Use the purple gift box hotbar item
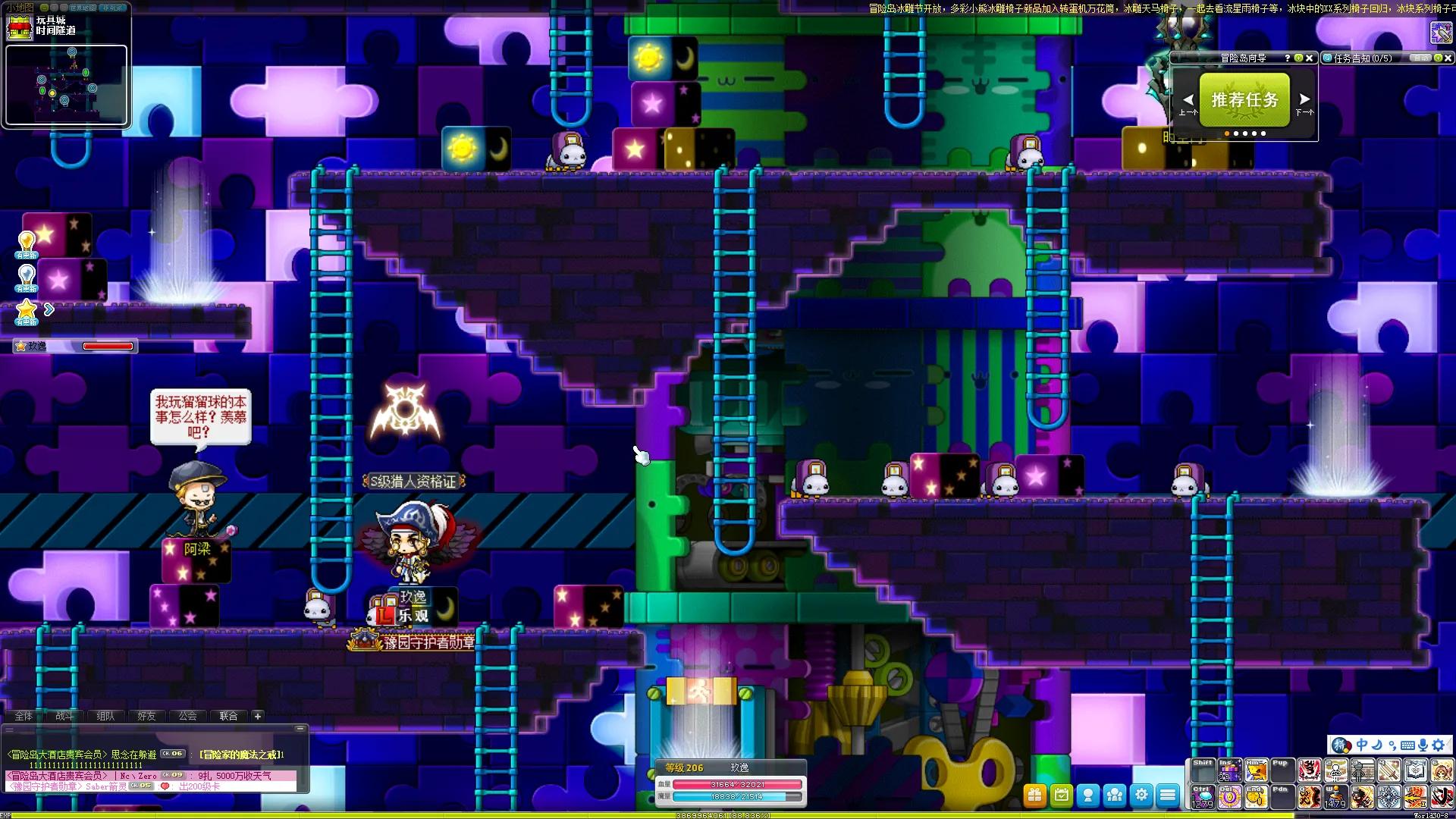The height and width of the screenshot is (819, 1456). tap(1229, 771)
